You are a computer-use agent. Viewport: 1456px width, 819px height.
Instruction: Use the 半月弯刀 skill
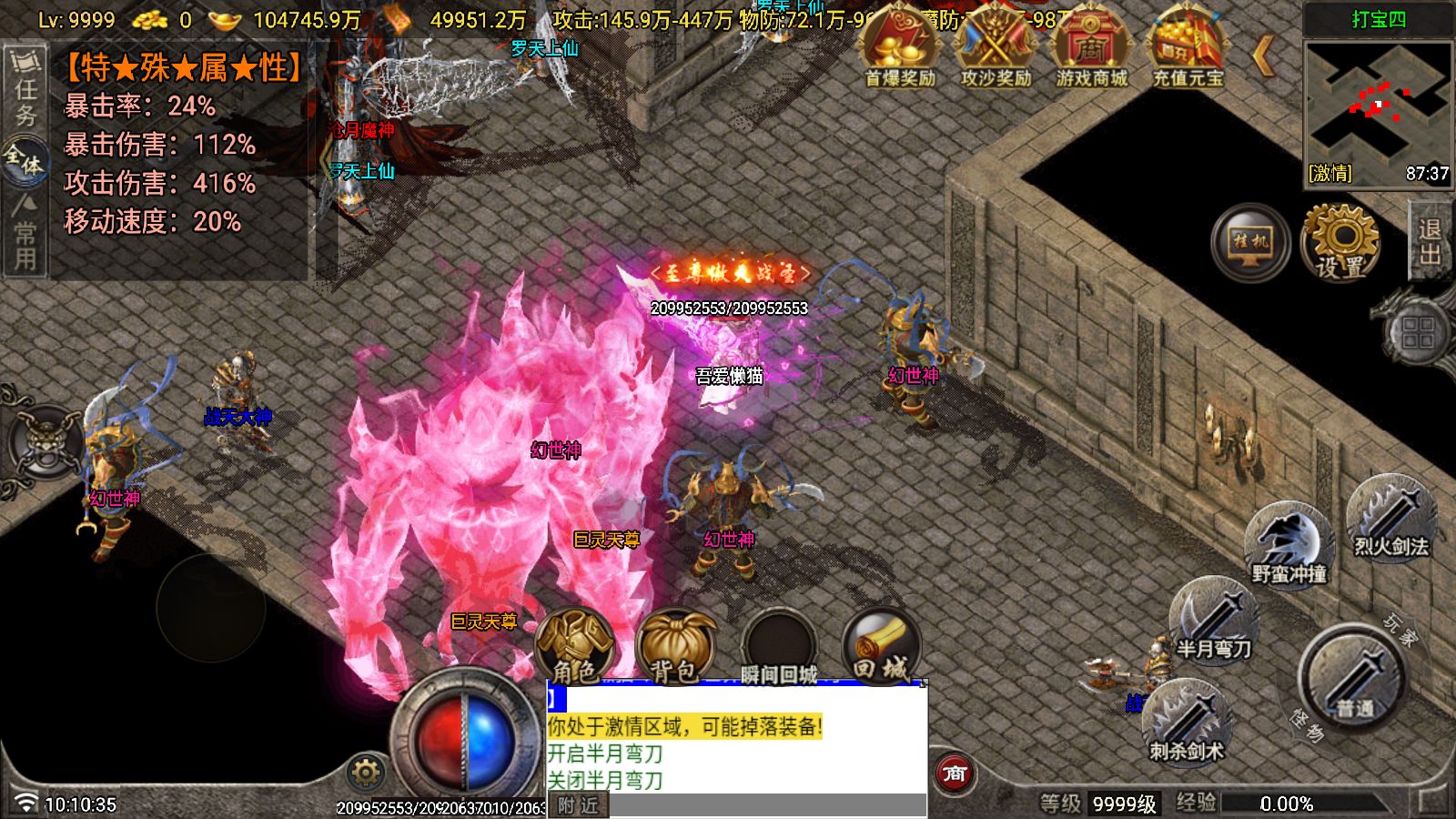pos(1214,621)
